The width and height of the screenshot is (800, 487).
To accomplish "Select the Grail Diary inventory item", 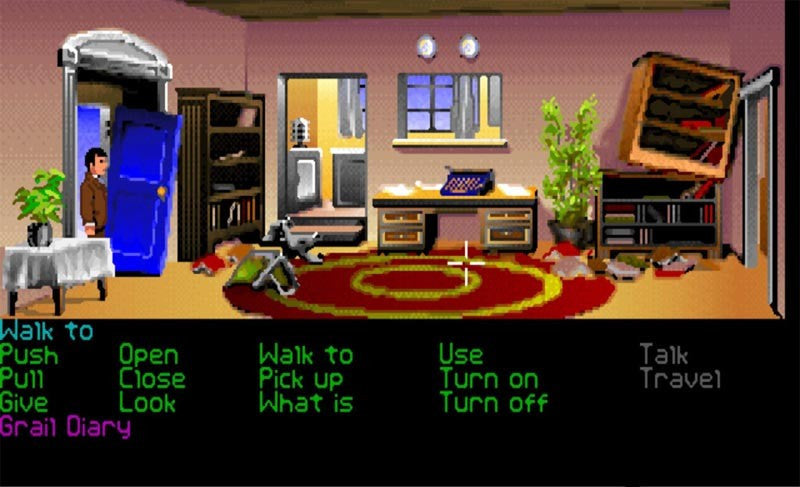I will coord(66,427).
